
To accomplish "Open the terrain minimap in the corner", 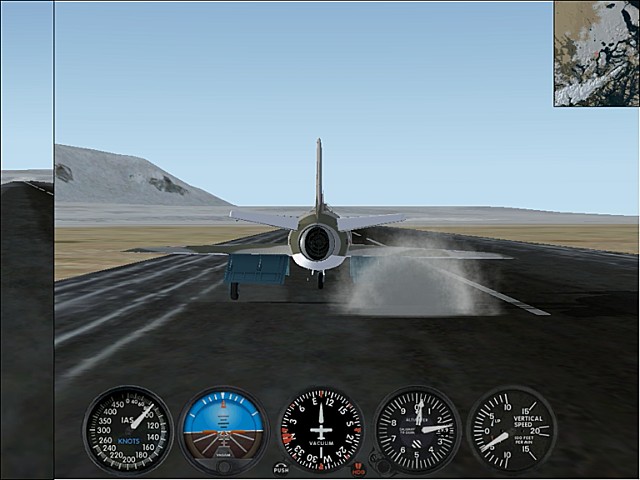I will tap(596, 53).
